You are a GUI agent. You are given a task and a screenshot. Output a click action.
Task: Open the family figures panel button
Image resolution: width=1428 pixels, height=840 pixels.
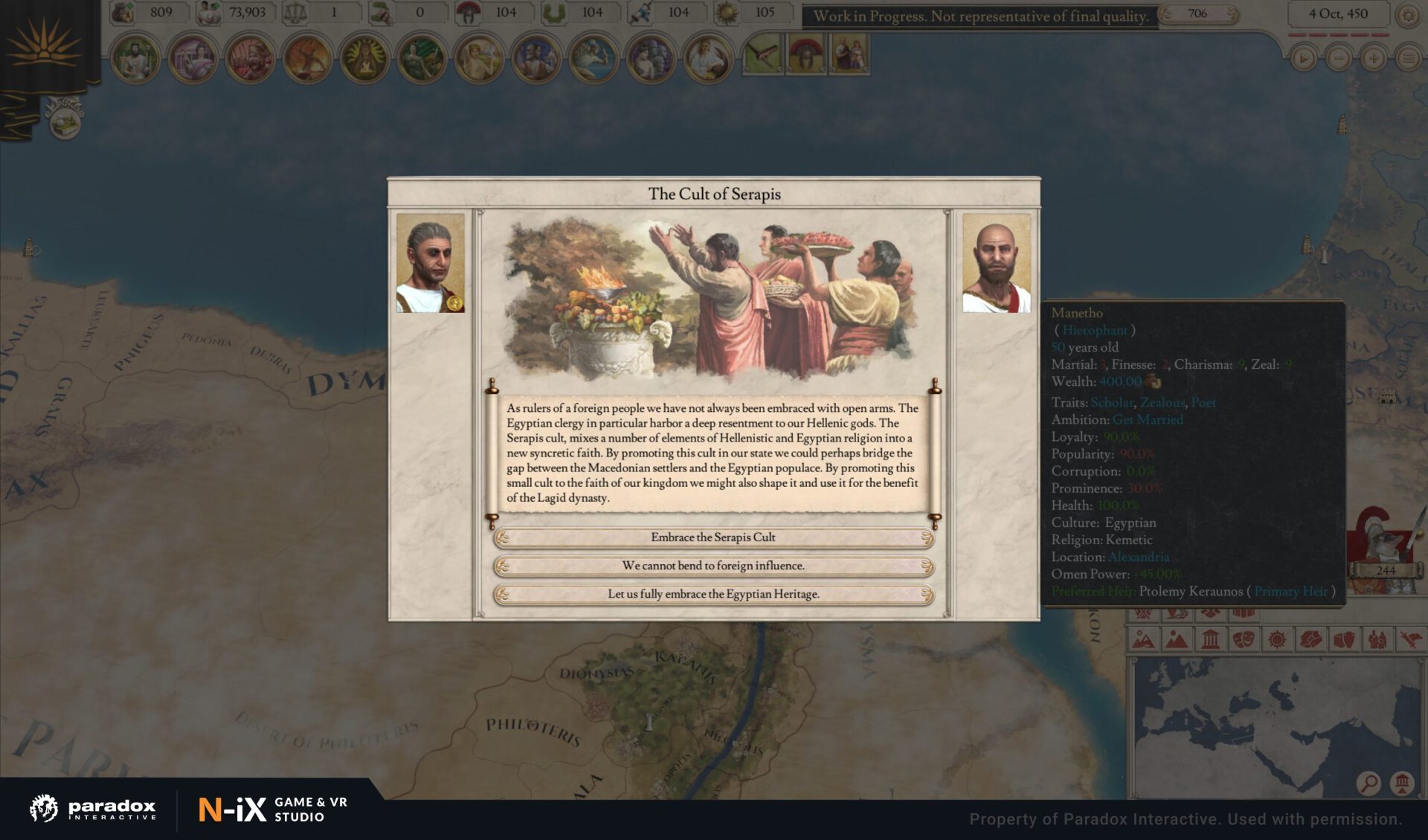point(849,54)
